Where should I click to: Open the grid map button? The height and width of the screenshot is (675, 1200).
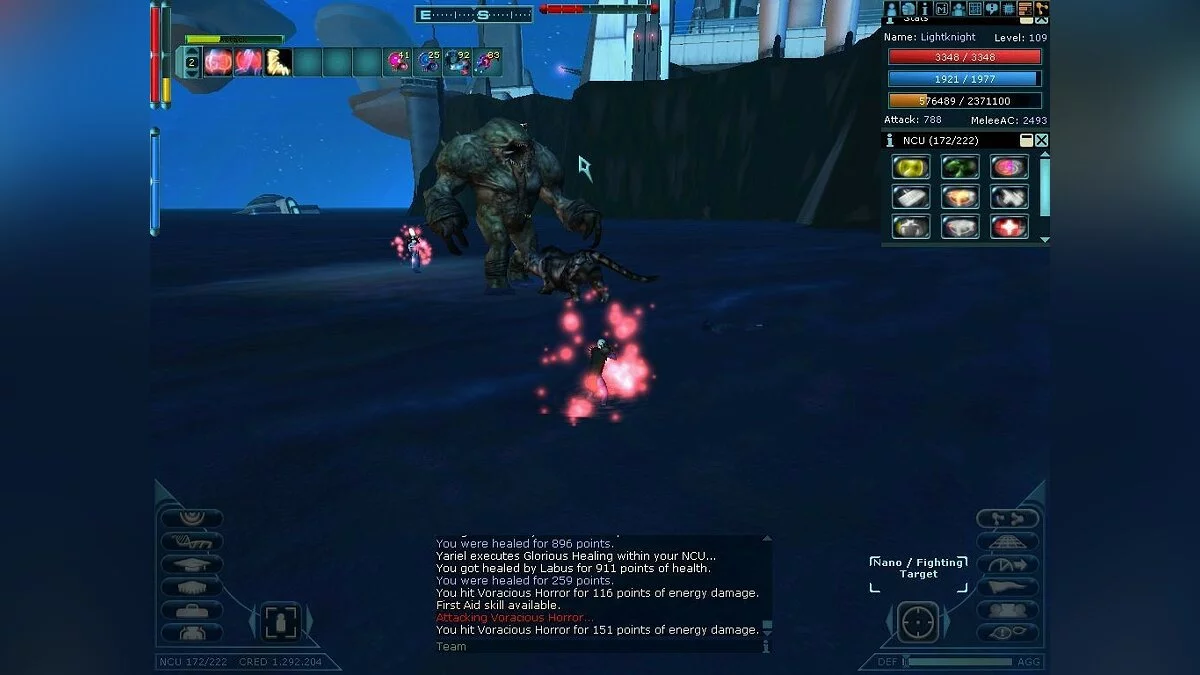pyautogui.click(x=974, y=9)
